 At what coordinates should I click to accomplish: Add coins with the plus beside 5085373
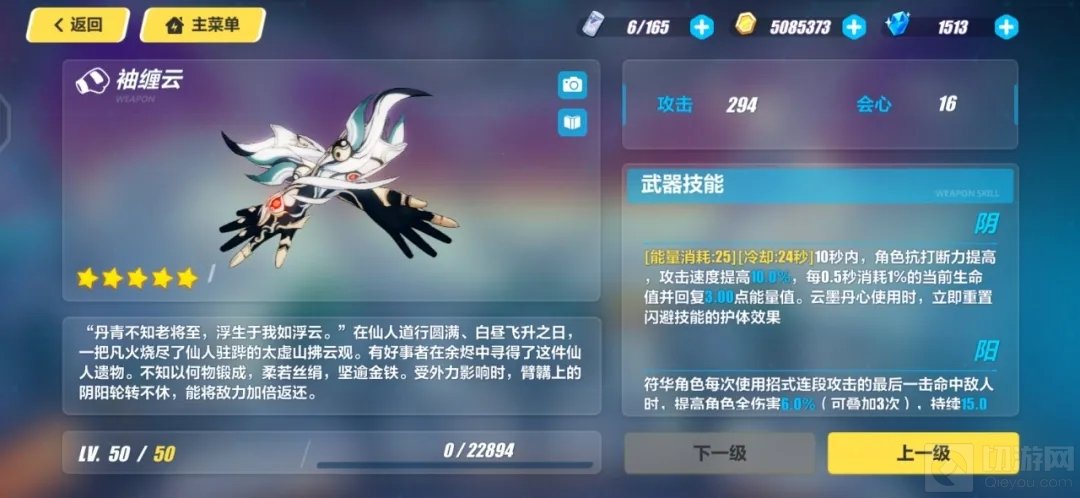tap(853, 27)
